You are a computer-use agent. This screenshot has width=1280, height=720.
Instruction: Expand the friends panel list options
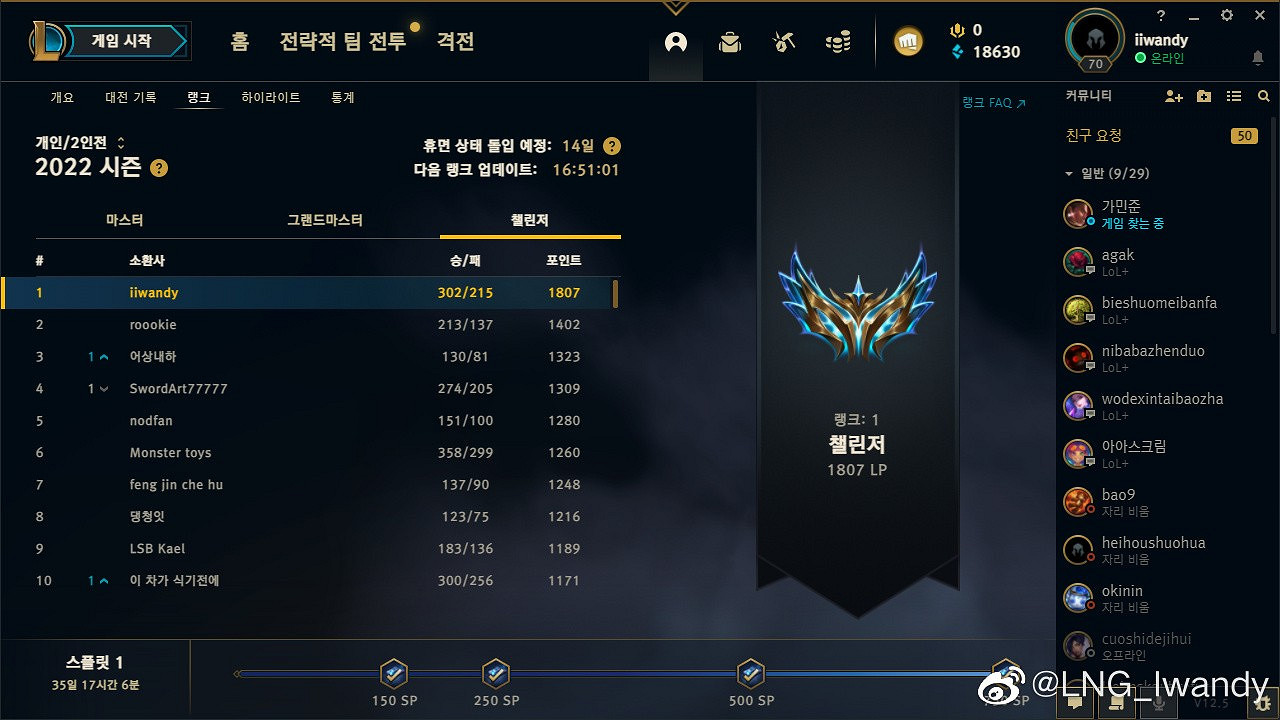click(x=1203, y=95)
